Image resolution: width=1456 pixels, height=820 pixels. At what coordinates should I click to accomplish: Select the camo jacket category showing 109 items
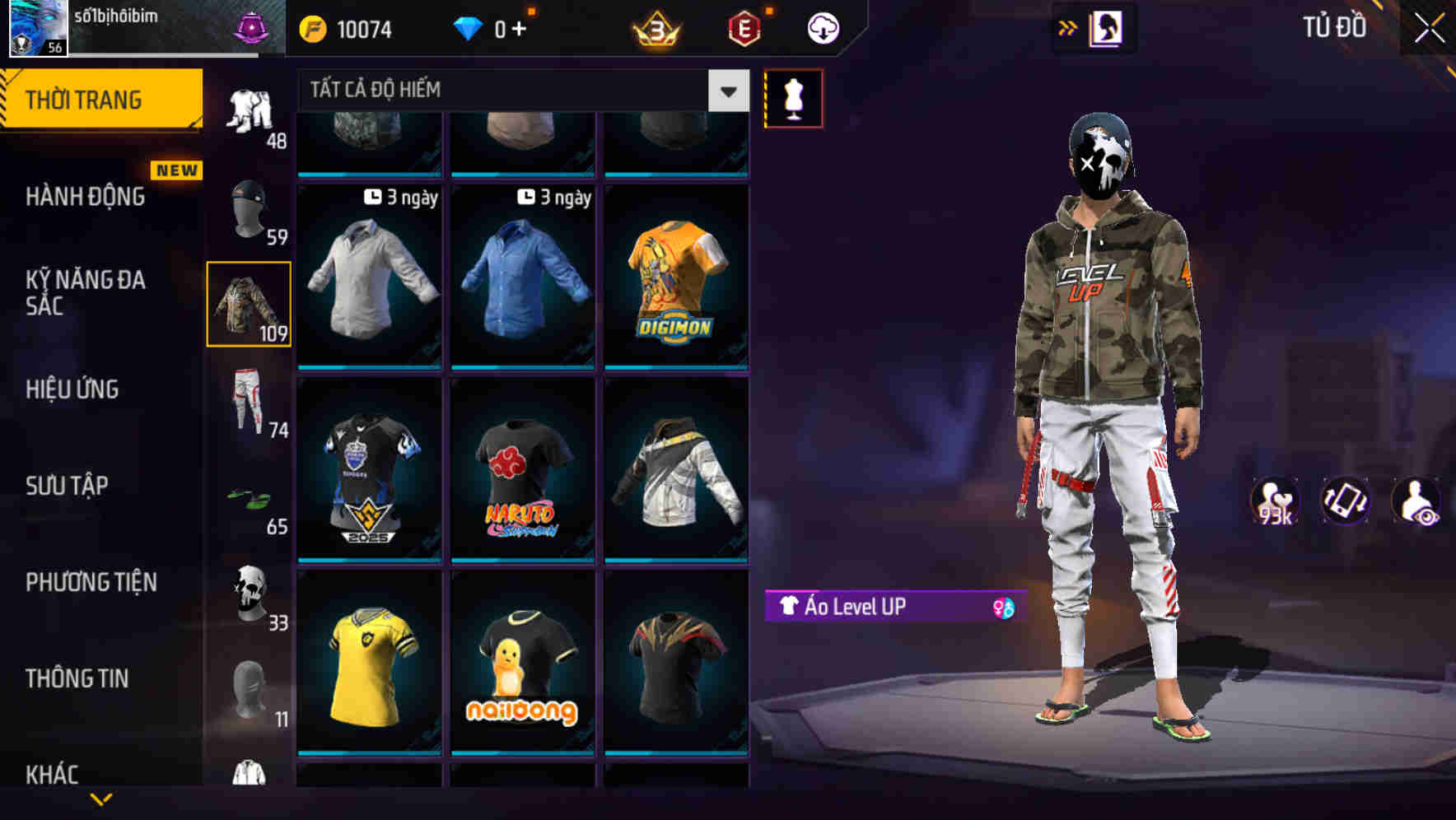[249, 303]
